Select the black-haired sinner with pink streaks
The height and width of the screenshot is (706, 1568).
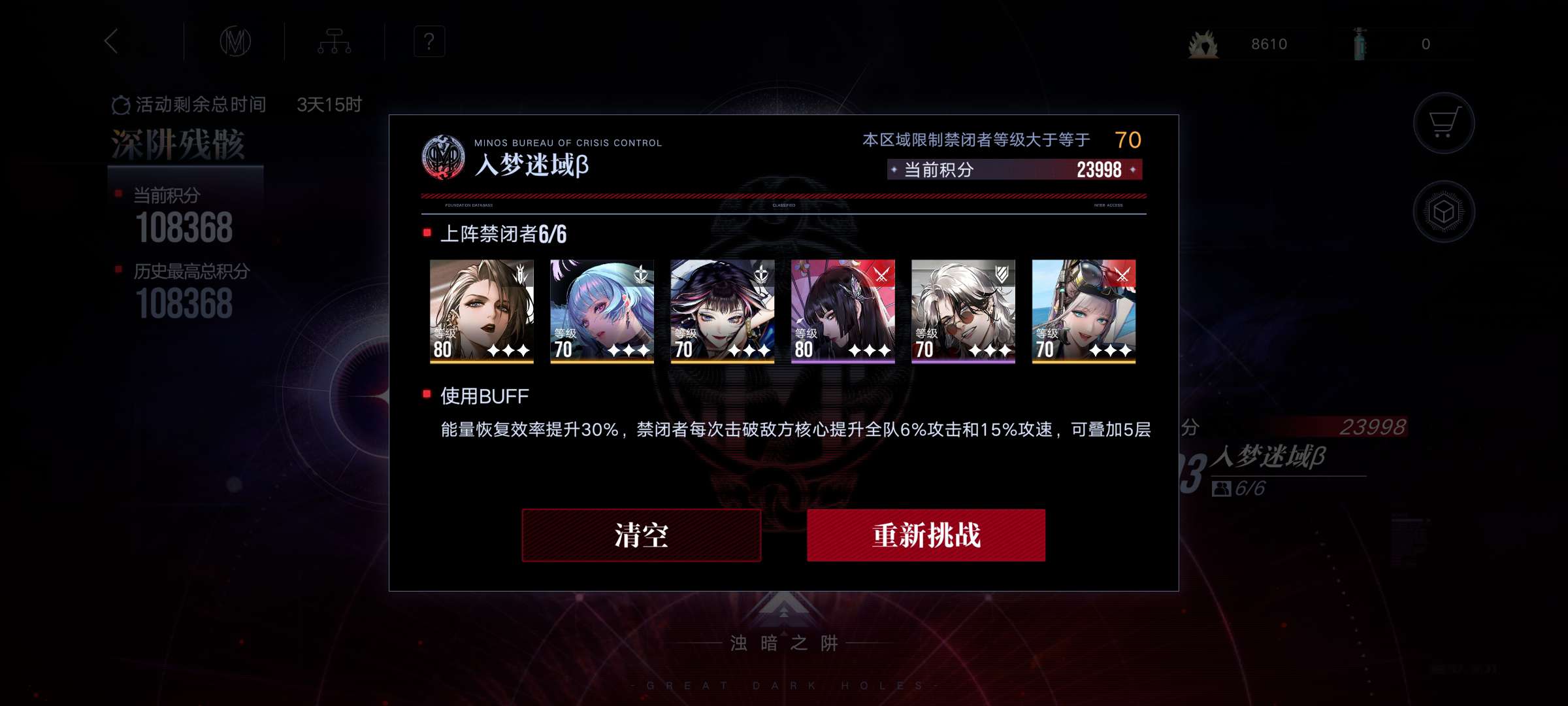pyautogui.click(x=722, y=311)
